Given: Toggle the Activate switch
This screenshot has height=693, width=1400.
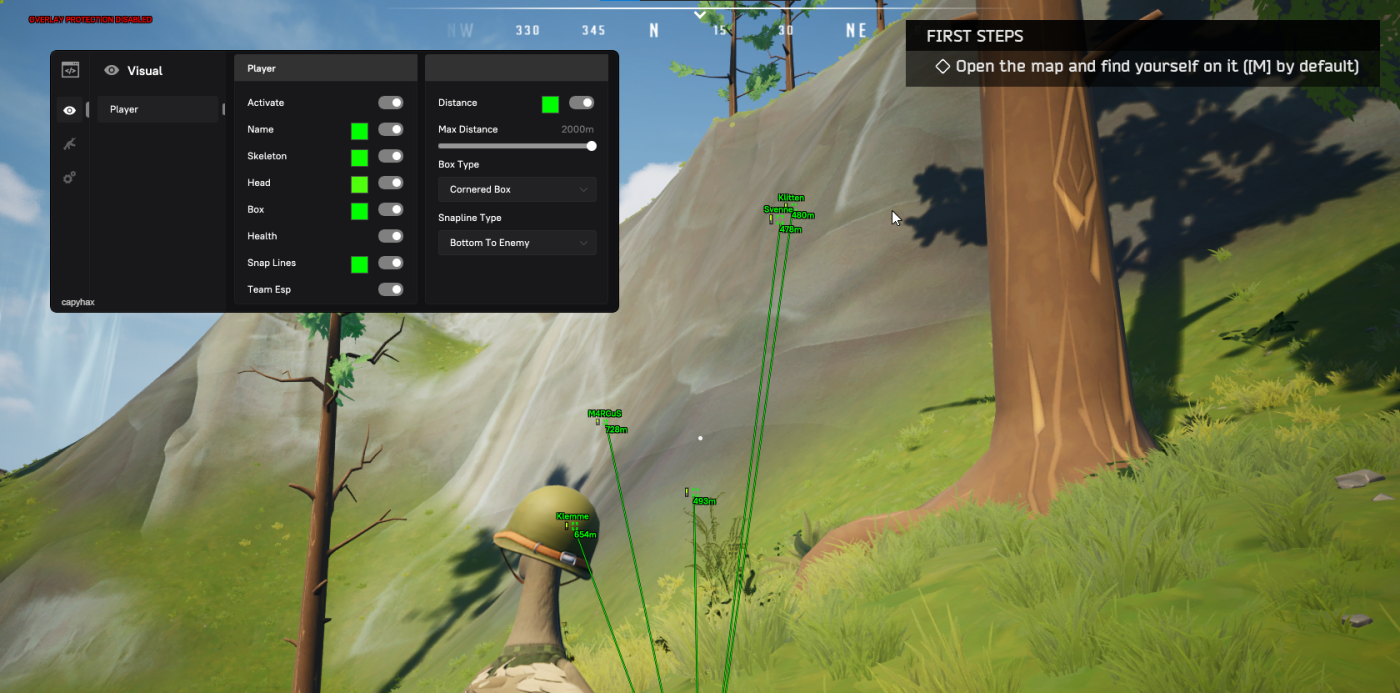Looking at the screenshot, I should [x=390, y=103].
